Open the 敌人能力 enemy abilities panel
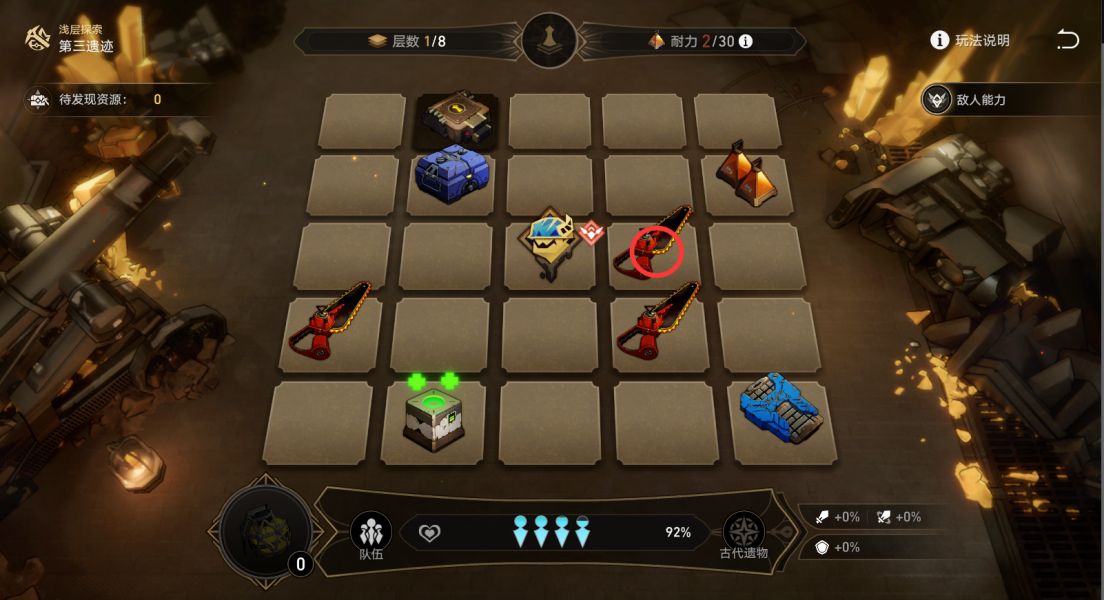 [968, 100]
